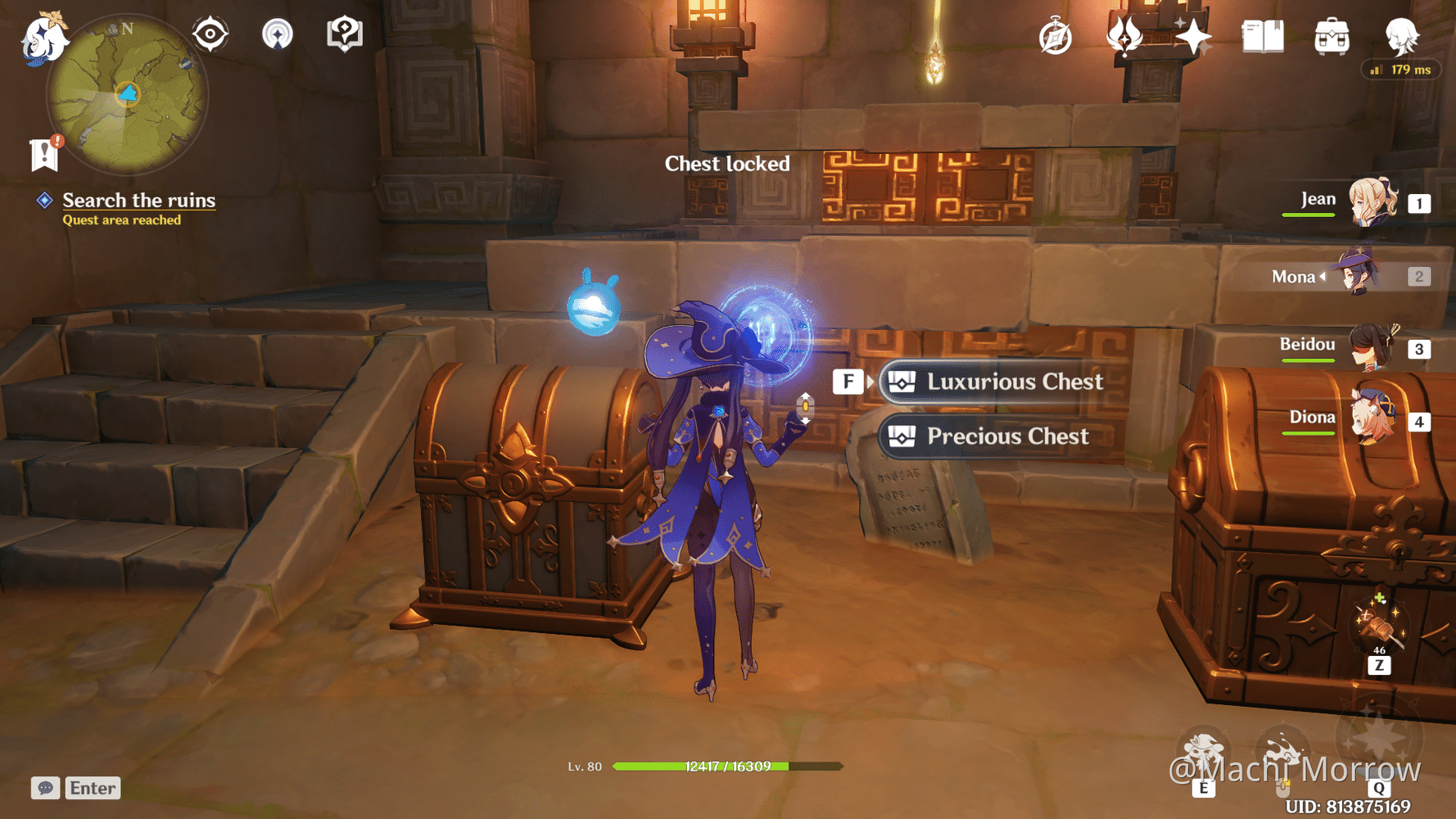Open the quest eye navigation icon
The height and width of the screenshot is (819, 1456).
(210, 34)
